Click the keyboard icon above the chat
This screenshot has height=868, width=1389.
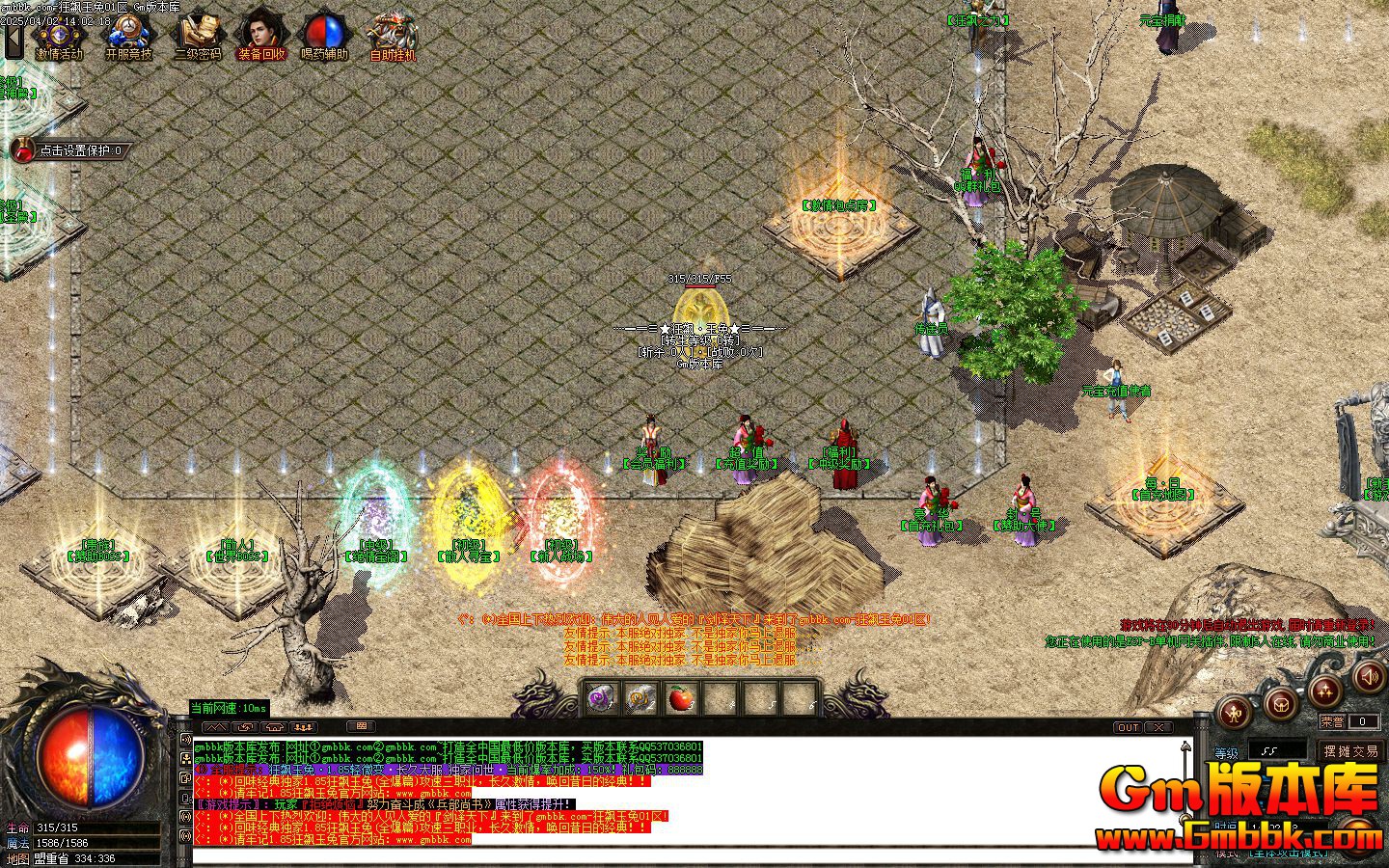(361, 726)
